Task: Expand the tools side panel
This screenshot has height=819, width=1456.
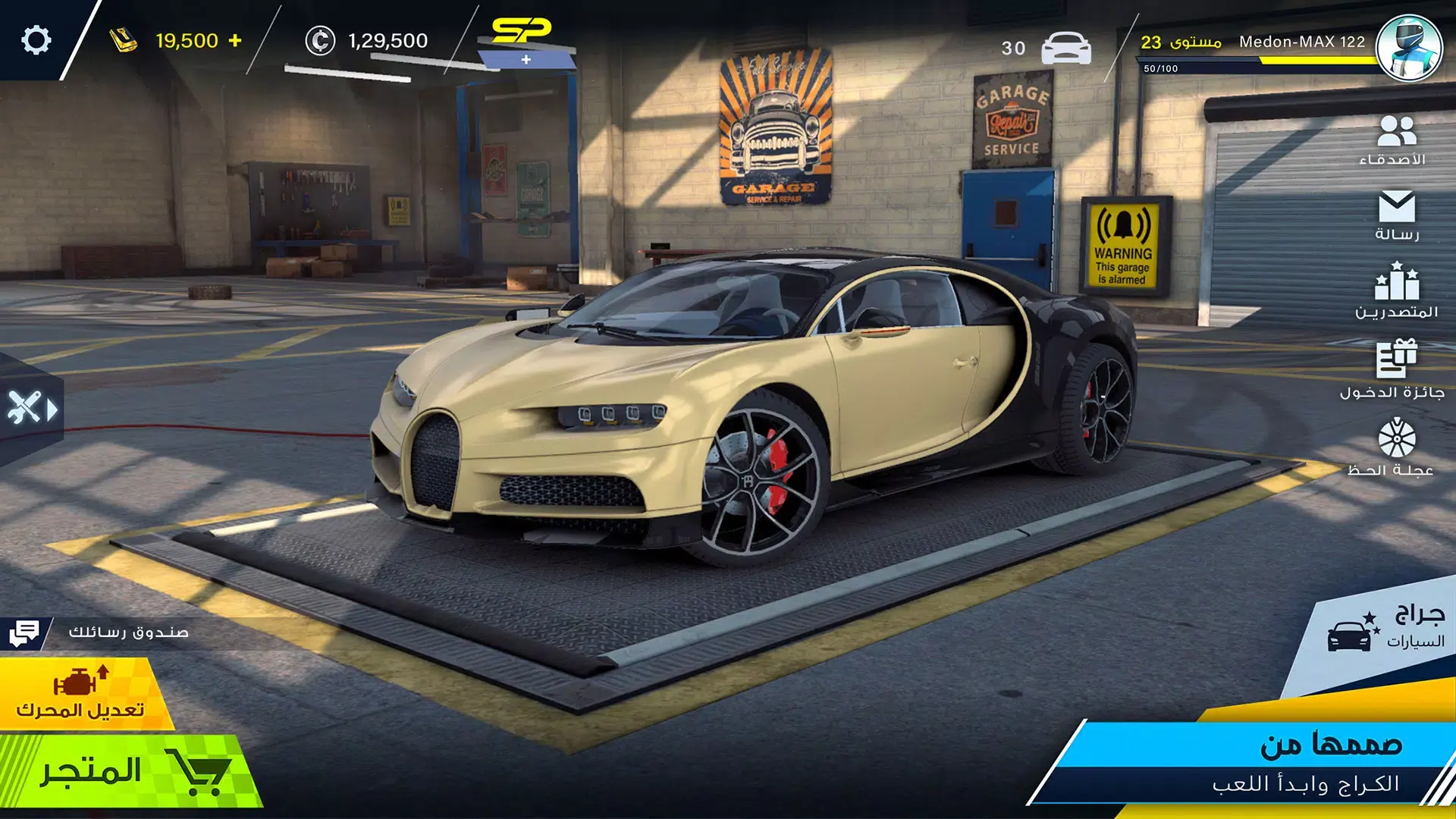Action: 32,409
